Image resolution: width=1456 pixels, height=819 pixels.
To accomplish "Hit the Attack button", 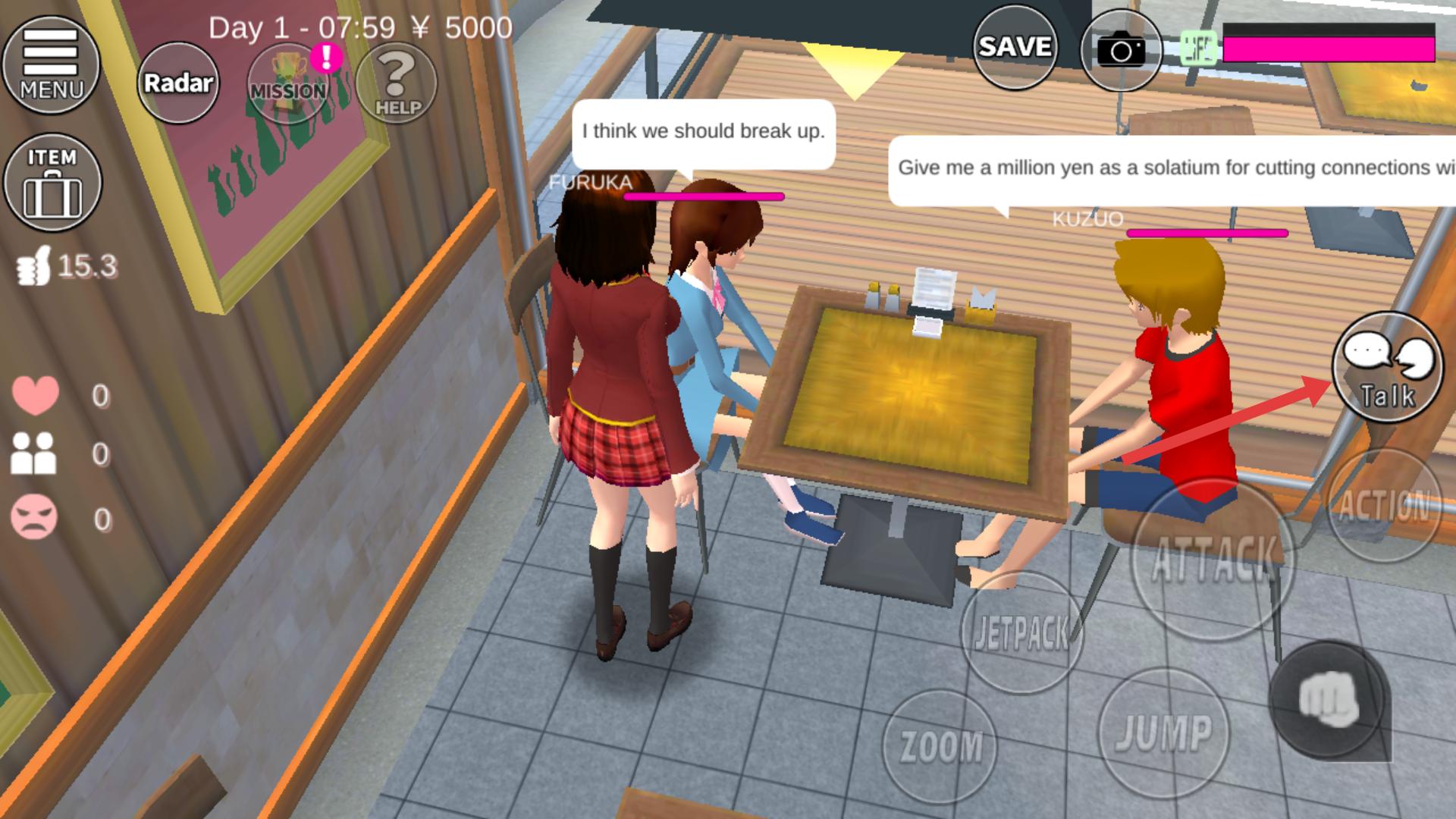I will (x=1213, y=560).
